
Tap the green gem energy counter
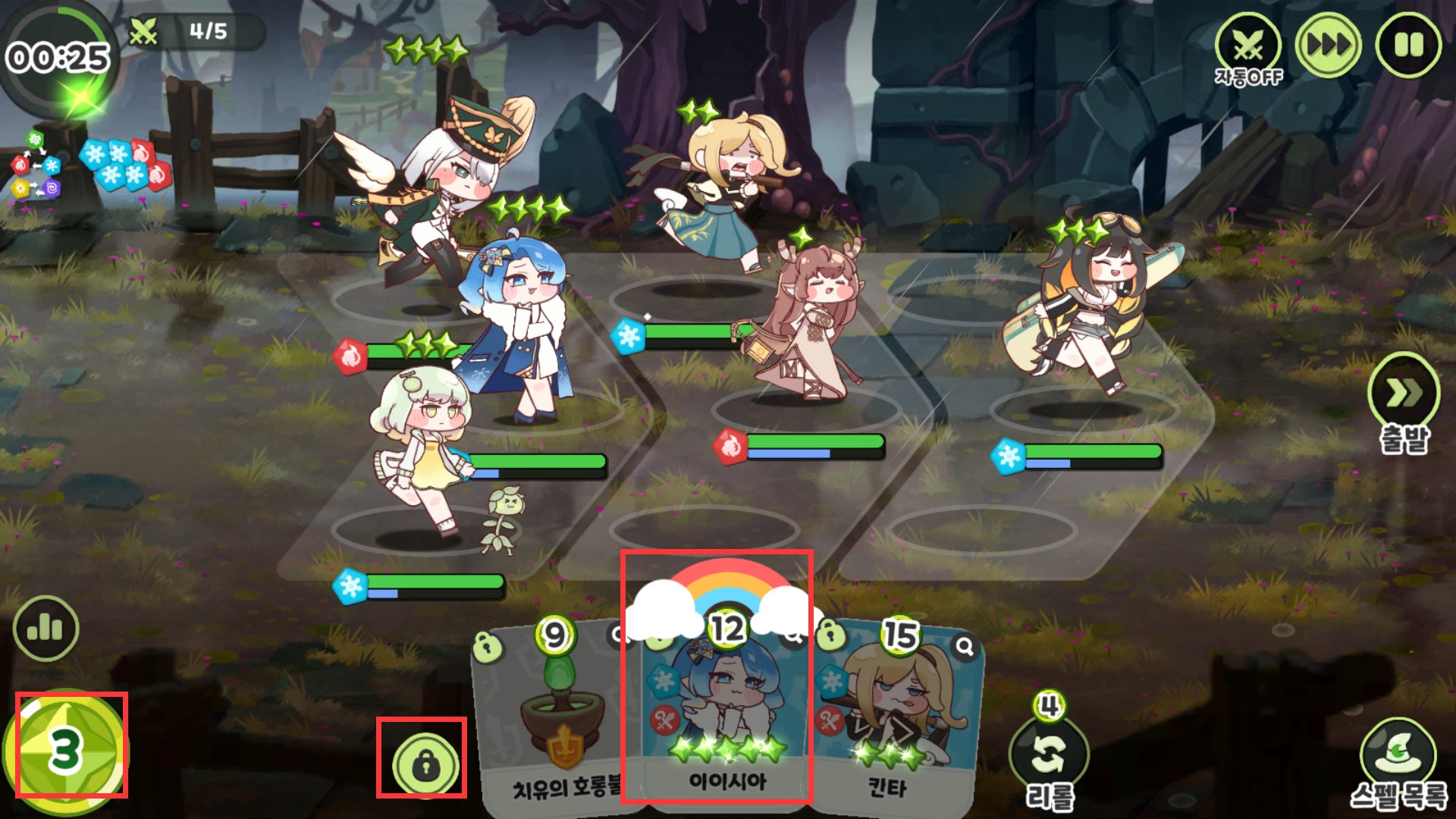(x=66, y=751)
